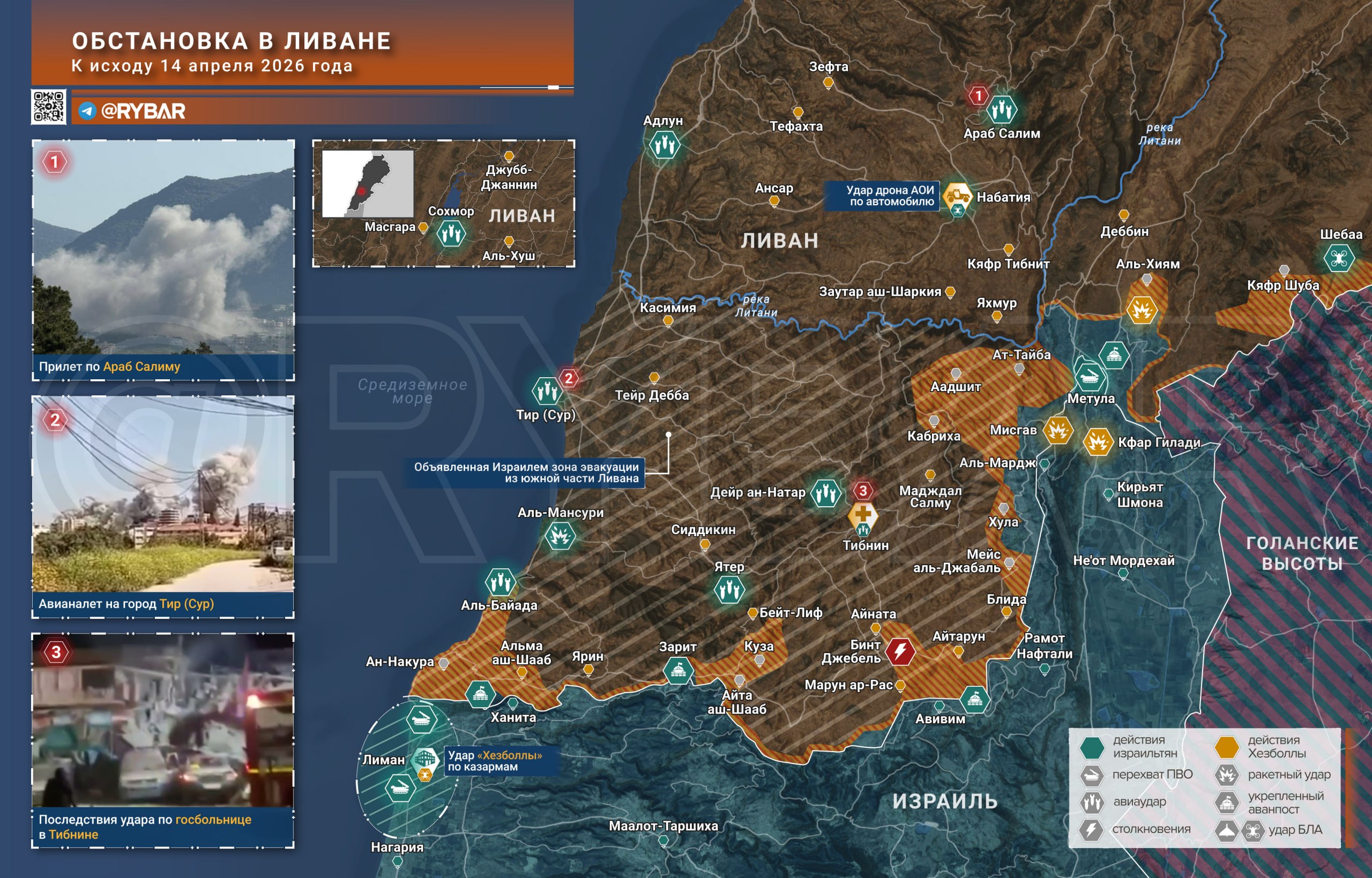Click the «столкновения» legend icon
Screen dimensions: 1372x878
click(1092, 830)
